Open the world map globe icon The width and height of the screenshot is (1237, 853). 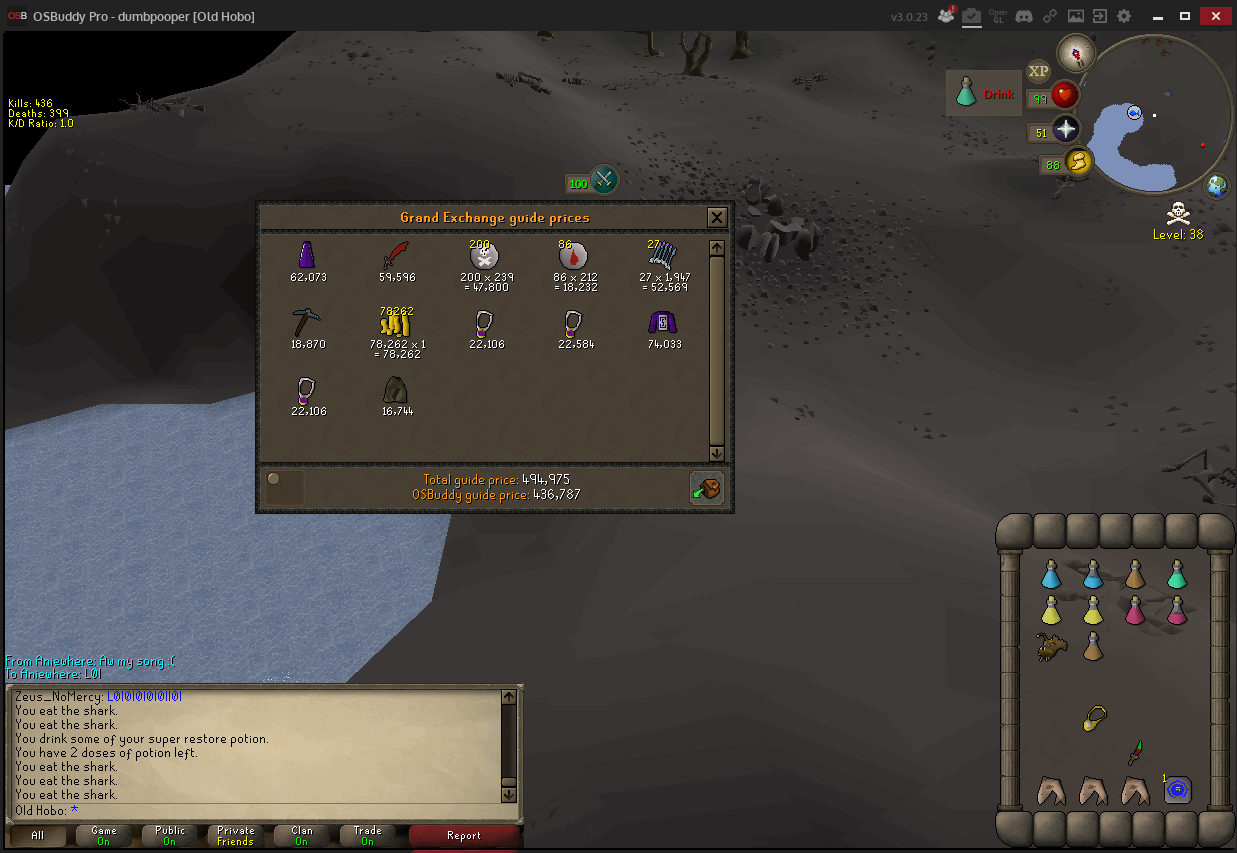pyautogui.click(x=1217, y=185)
